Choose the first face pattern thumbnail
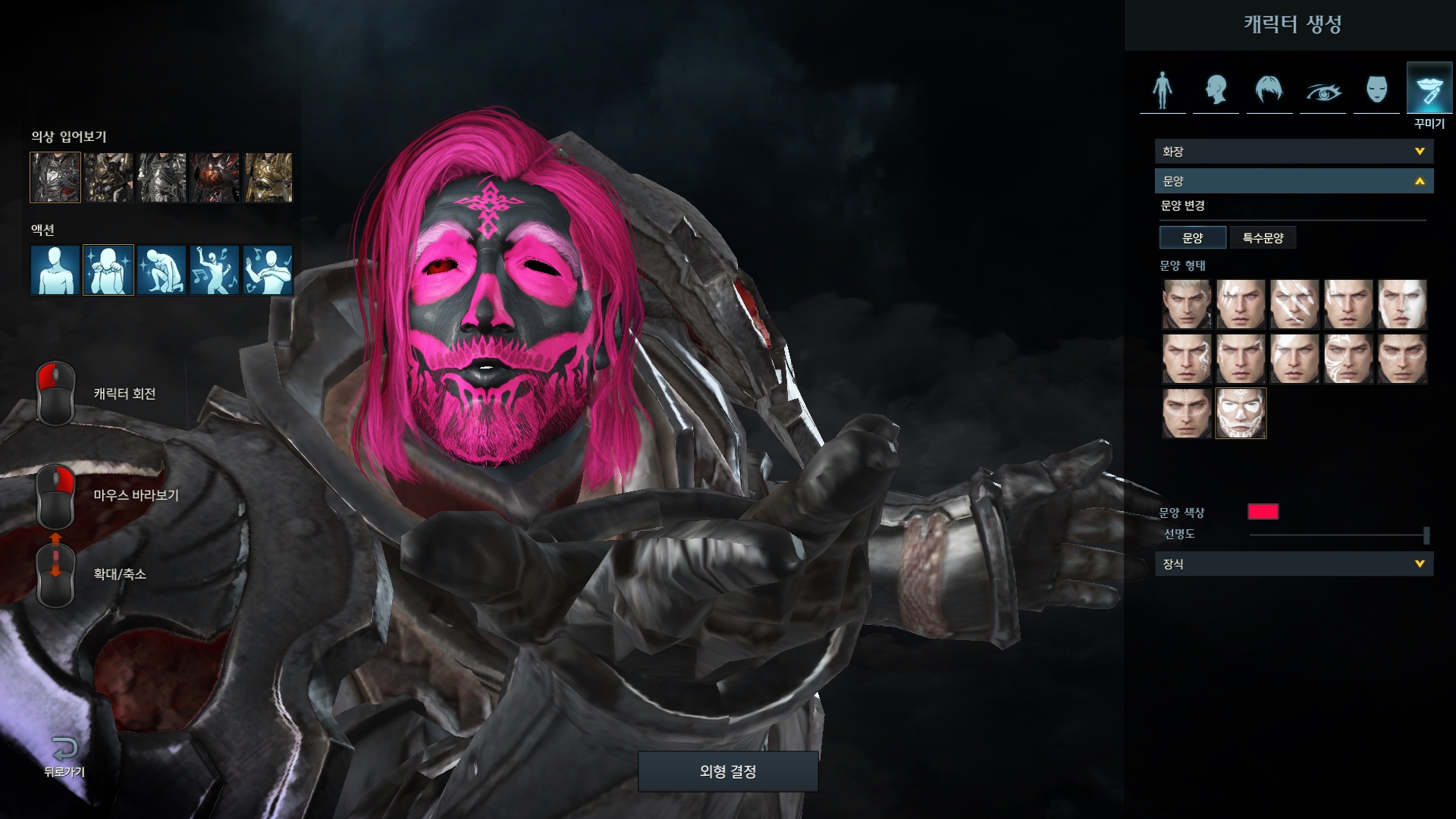This screenshot has width=1456, height=819. click(x=1187, y=304)
